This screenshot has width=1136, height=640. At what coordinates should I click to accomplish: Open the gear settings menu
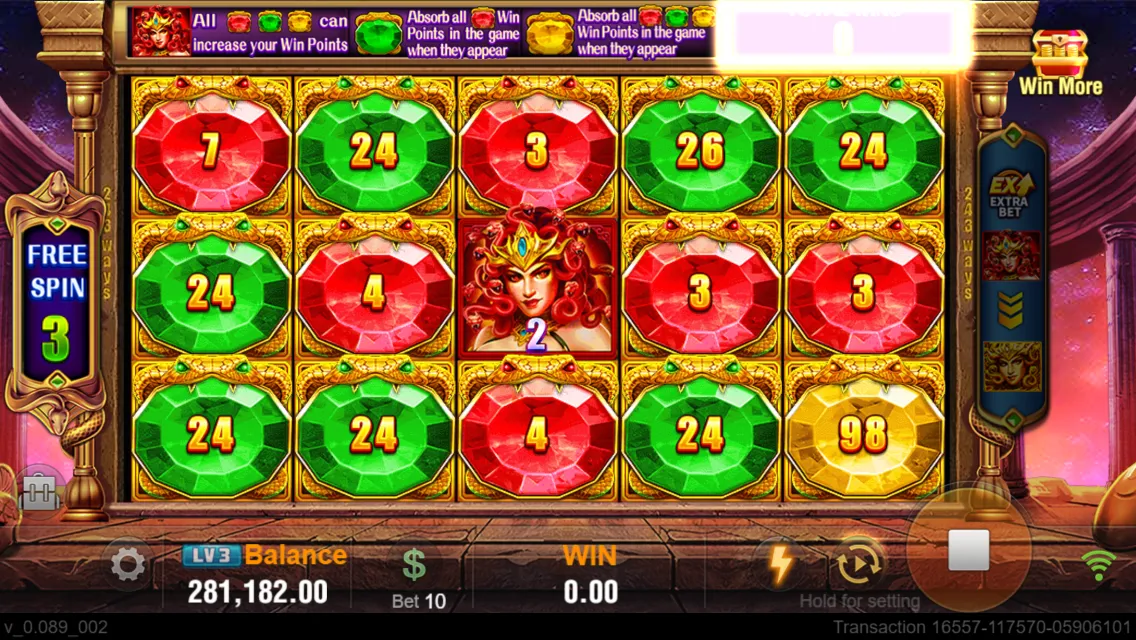[x=128, y=566]
